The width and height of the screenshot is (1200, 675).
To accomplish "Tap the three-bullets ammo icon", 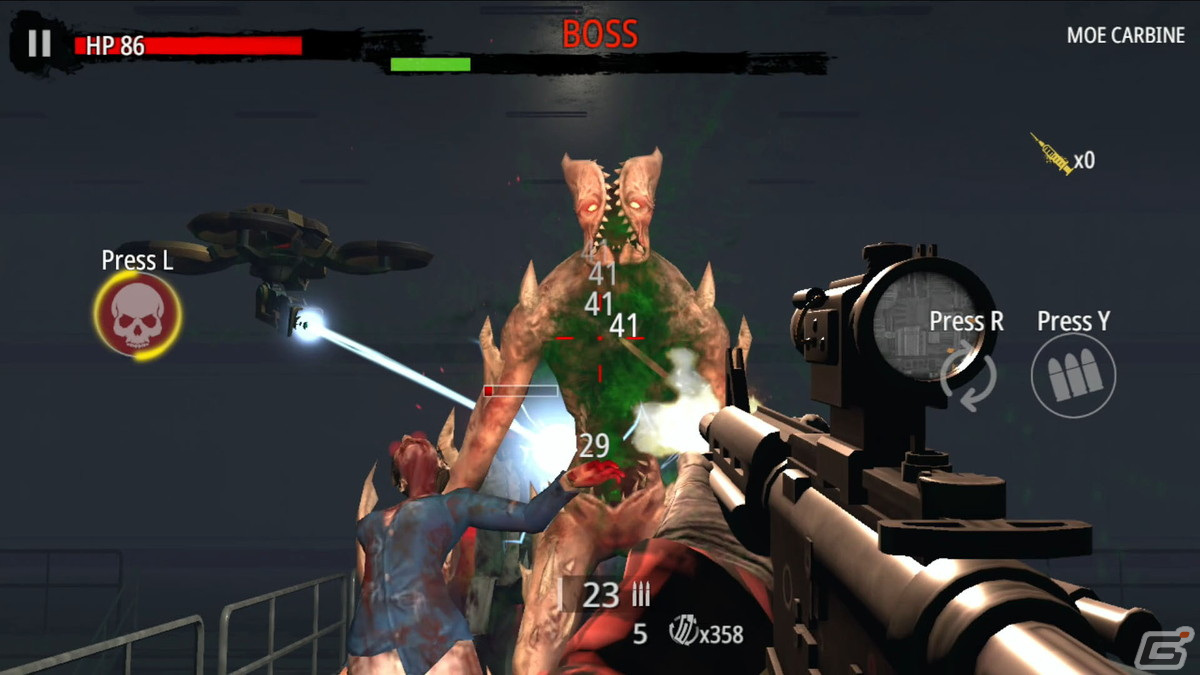I will click(x=1073, y=375).
